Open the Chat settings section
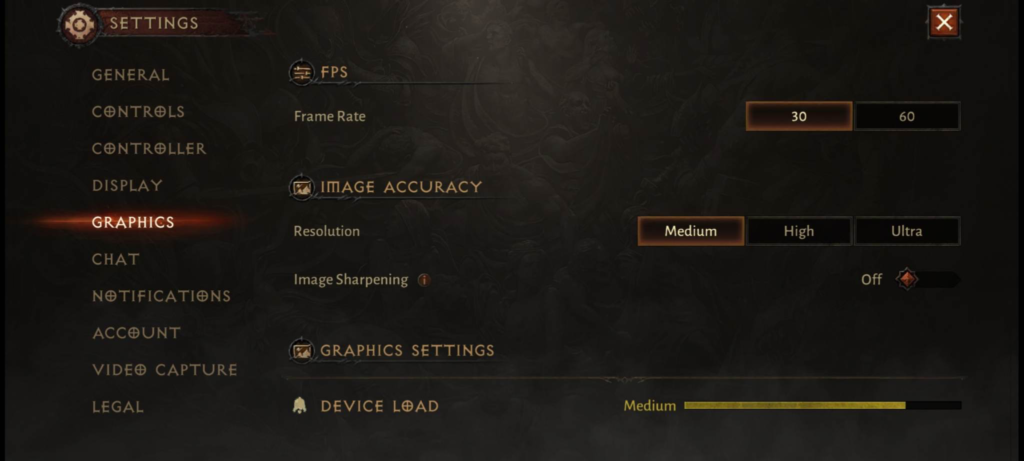 (x=116, y=260)
